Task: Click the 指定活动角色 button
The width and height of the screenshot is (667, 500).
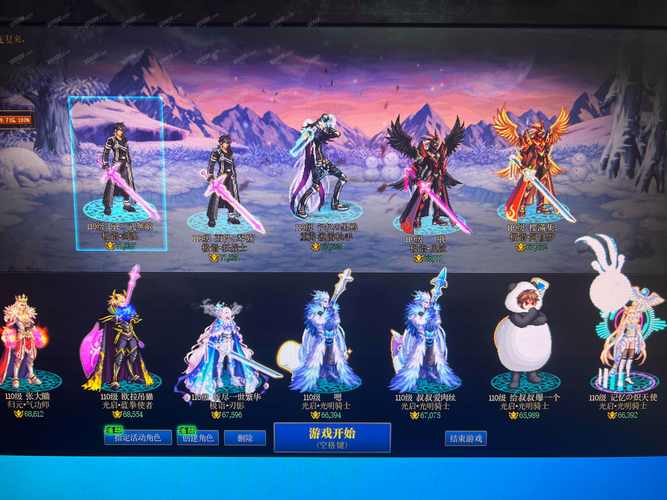Action: pyautogui.click(x=138, y=438)
